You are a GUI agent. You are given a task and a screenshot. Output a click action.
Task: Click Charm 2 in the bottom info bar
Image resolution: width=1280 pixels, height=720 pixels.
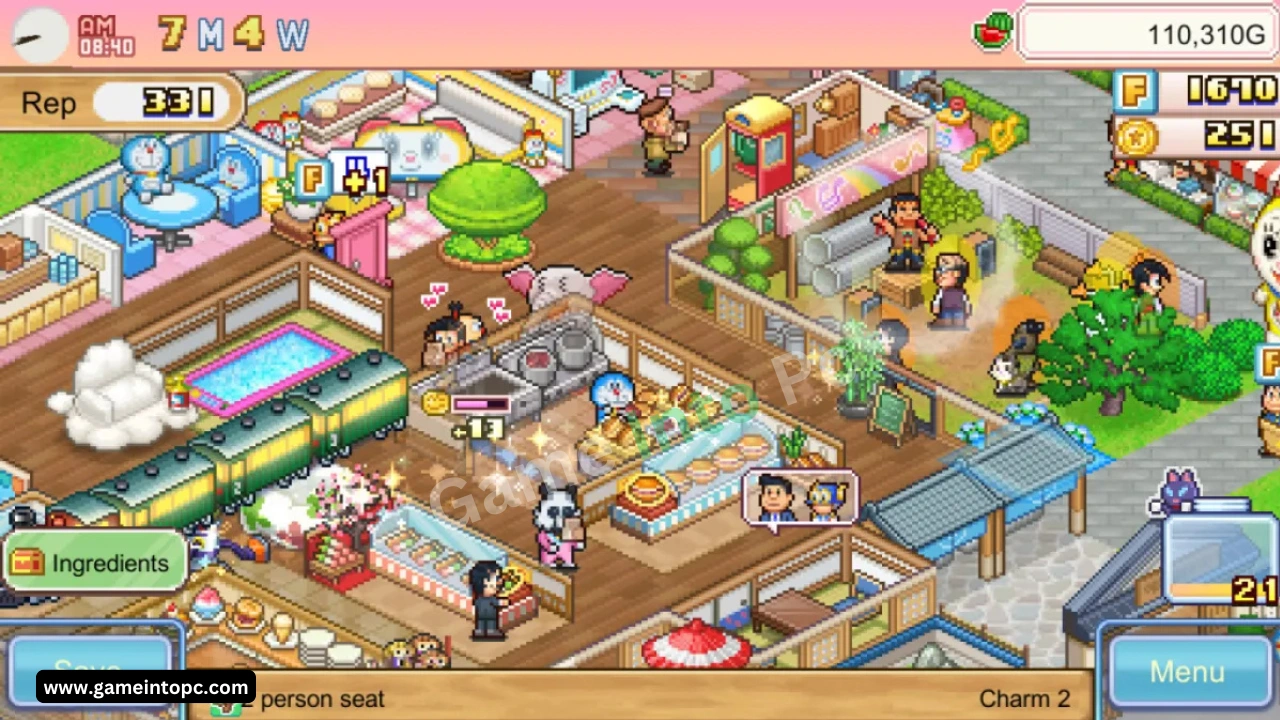(x=1024, y=698)
